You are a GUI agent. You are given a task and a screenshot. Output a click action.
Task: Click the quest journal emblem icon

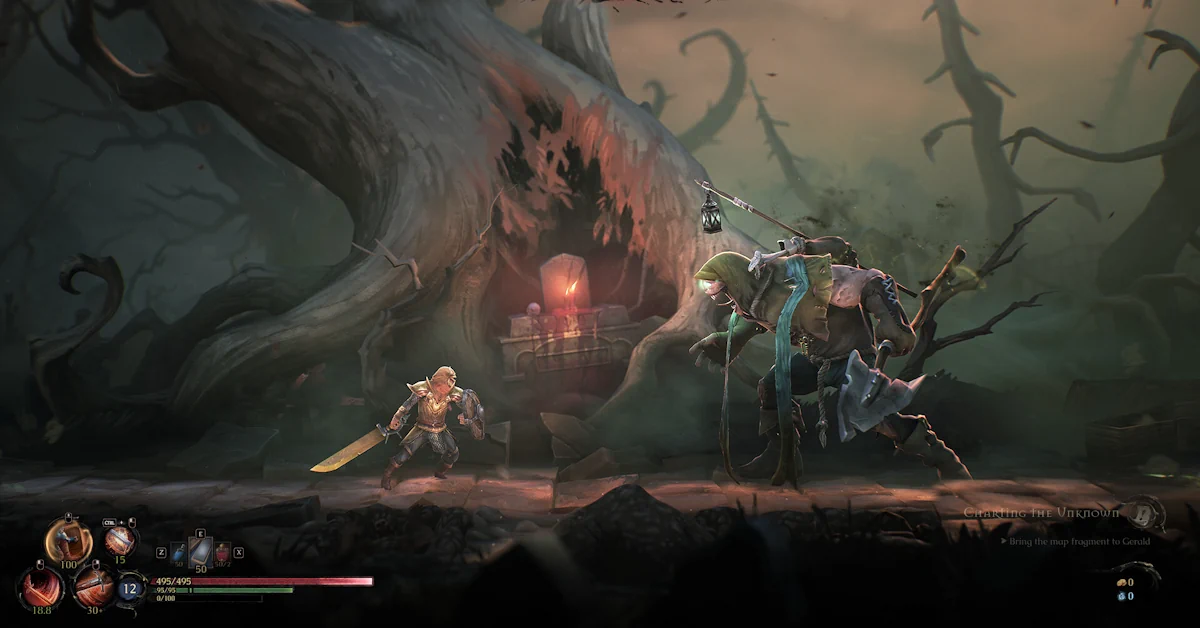pyautogui.click(x=1146, y=512)
